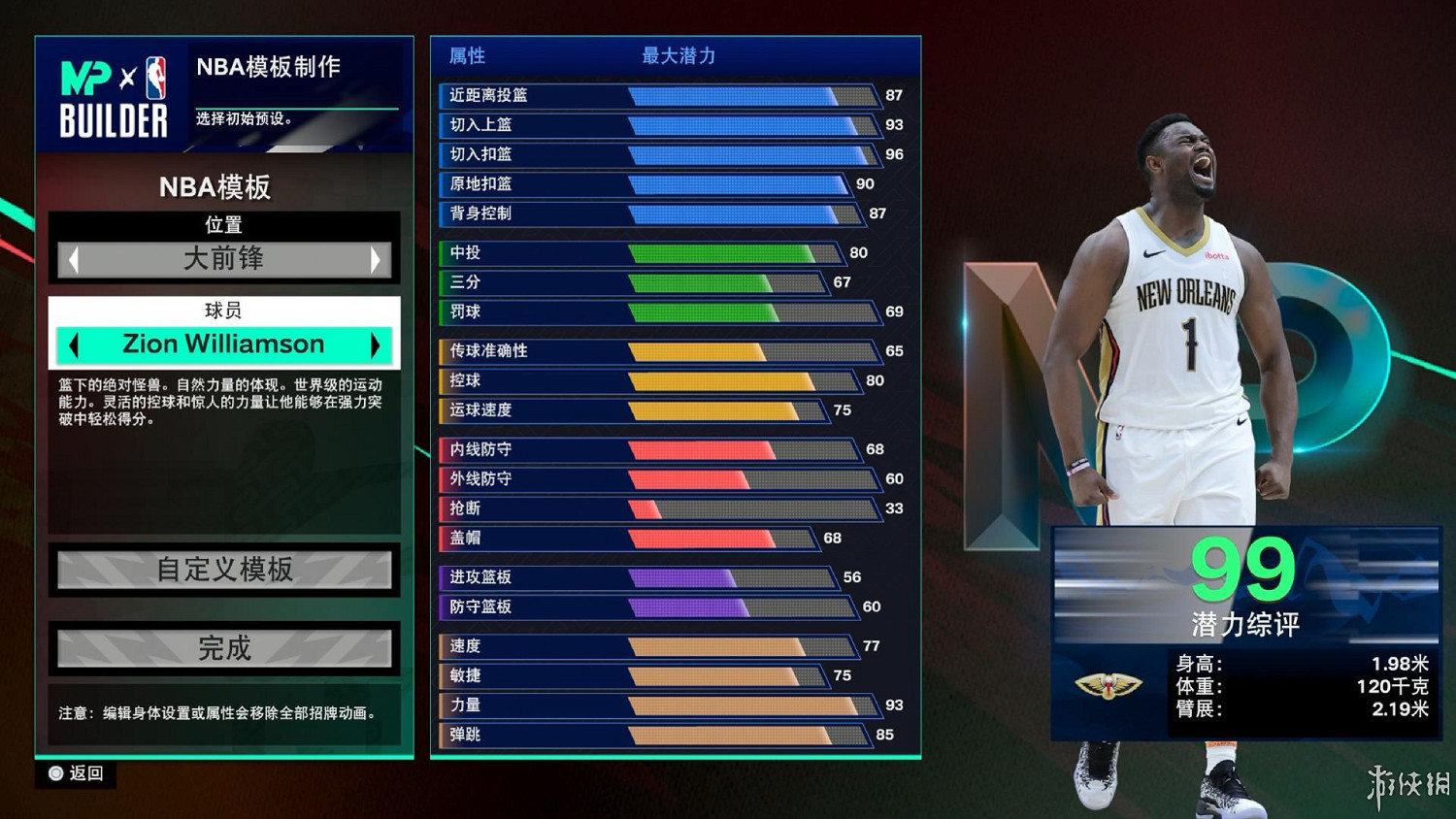Click the green 99 potential rating
This screenshot has height=819, width=1456.
[x=1245, y=569]
